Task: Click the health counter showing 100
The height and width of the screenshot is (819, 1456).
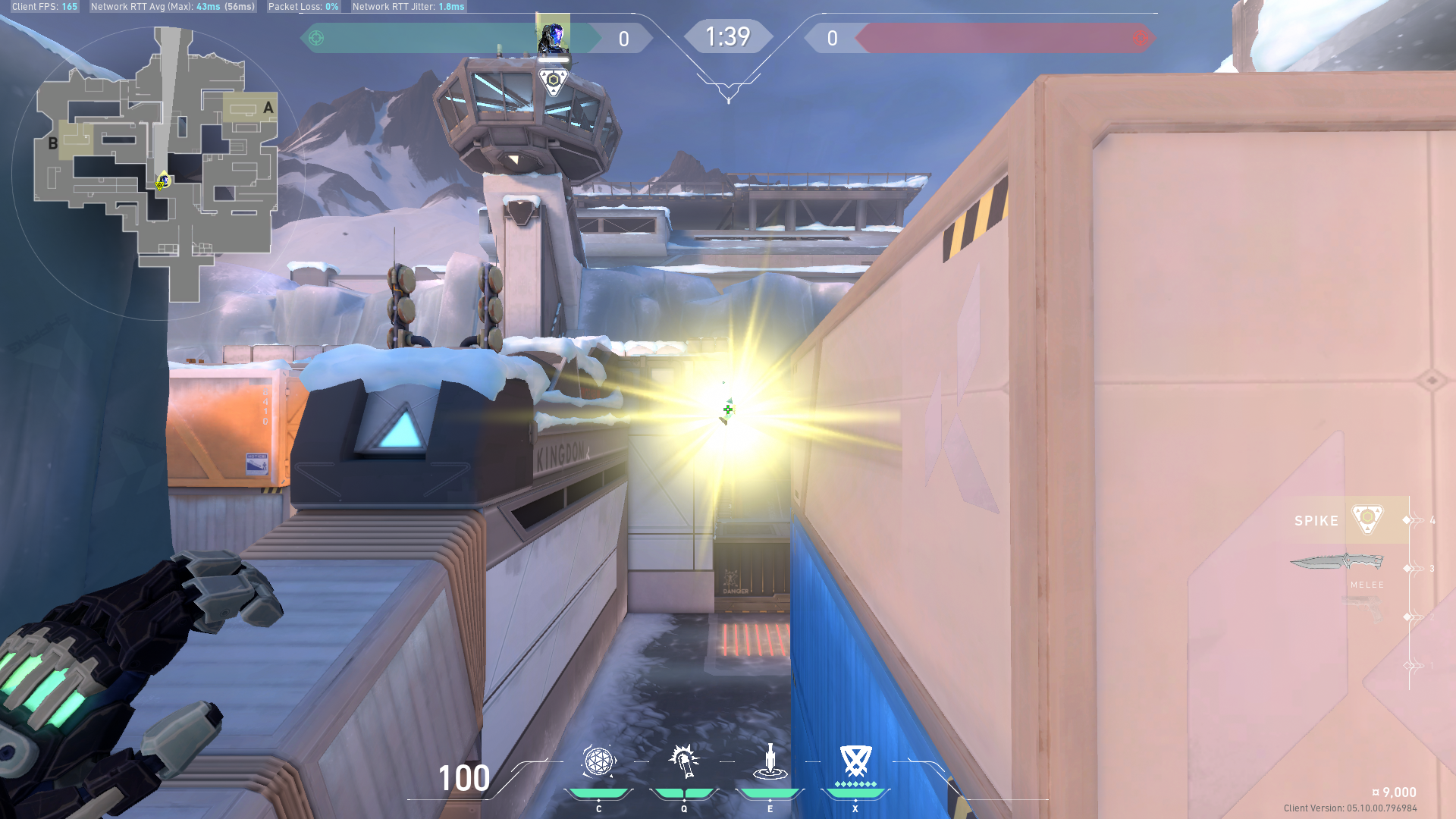Action: (463, 778)
